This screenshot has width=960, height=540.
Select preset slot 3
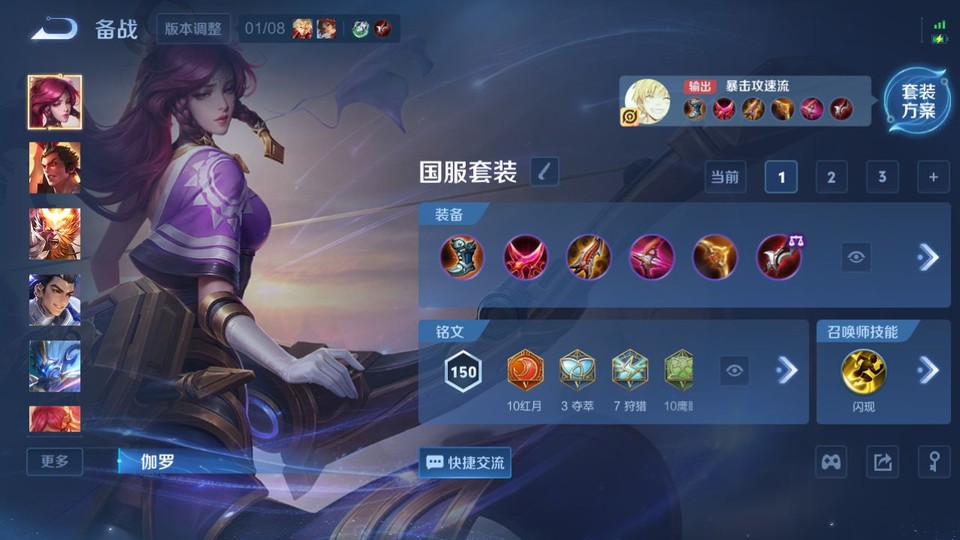[881, 177]
